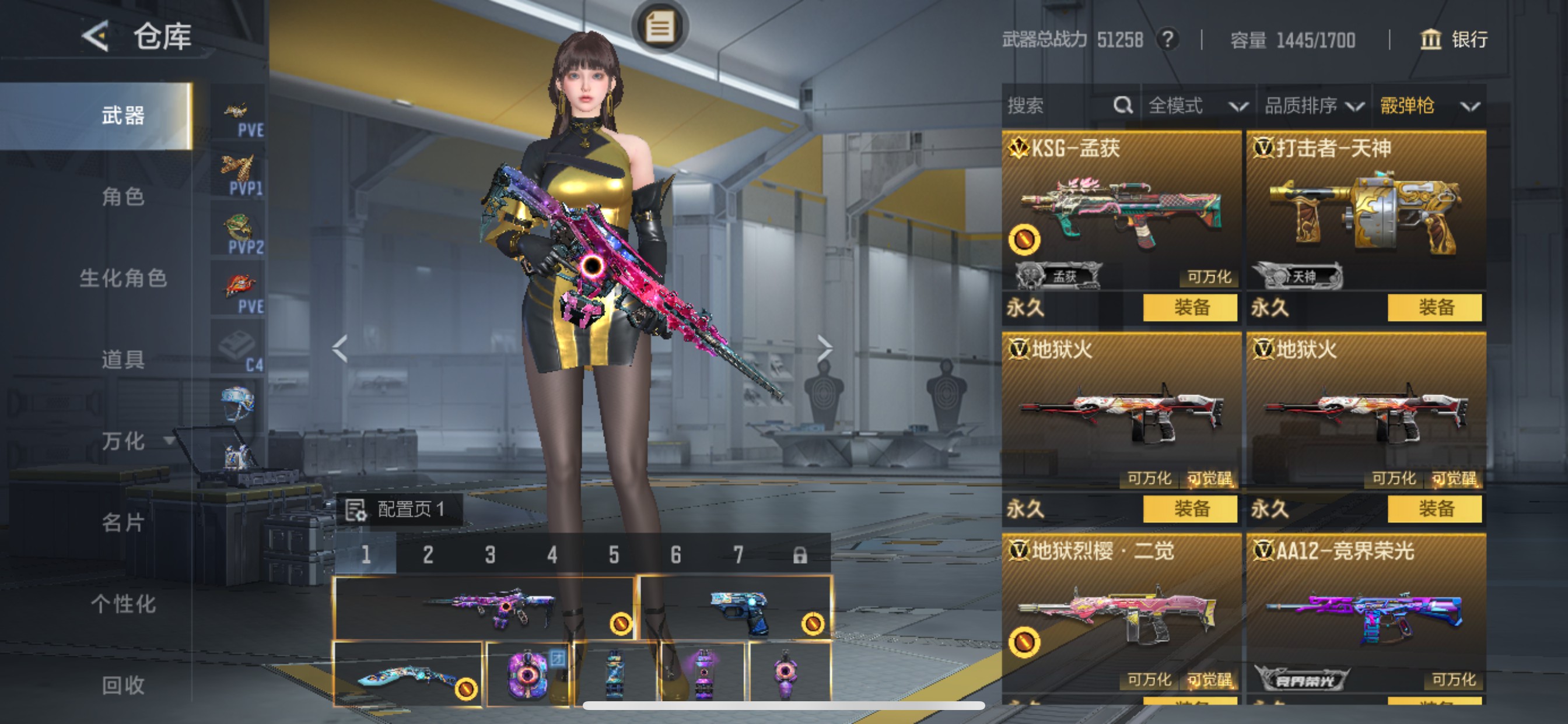Open the 生化角色 category
This screenshot has width=1568, height=724.
coord(123,278)
